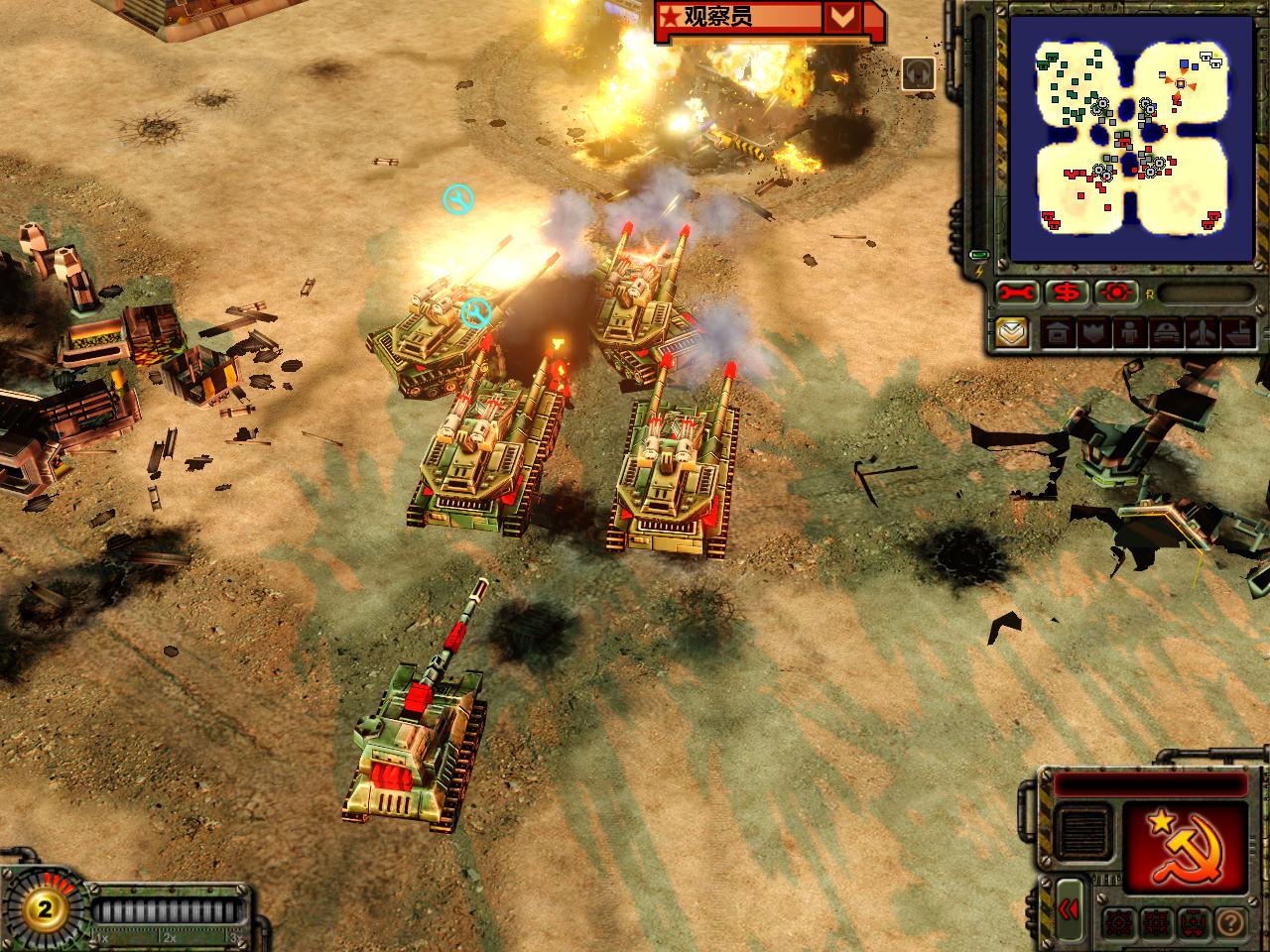Open the aircraft production tab
The width and height of the screenshot is (1270, 952).
click(1201, 333)
